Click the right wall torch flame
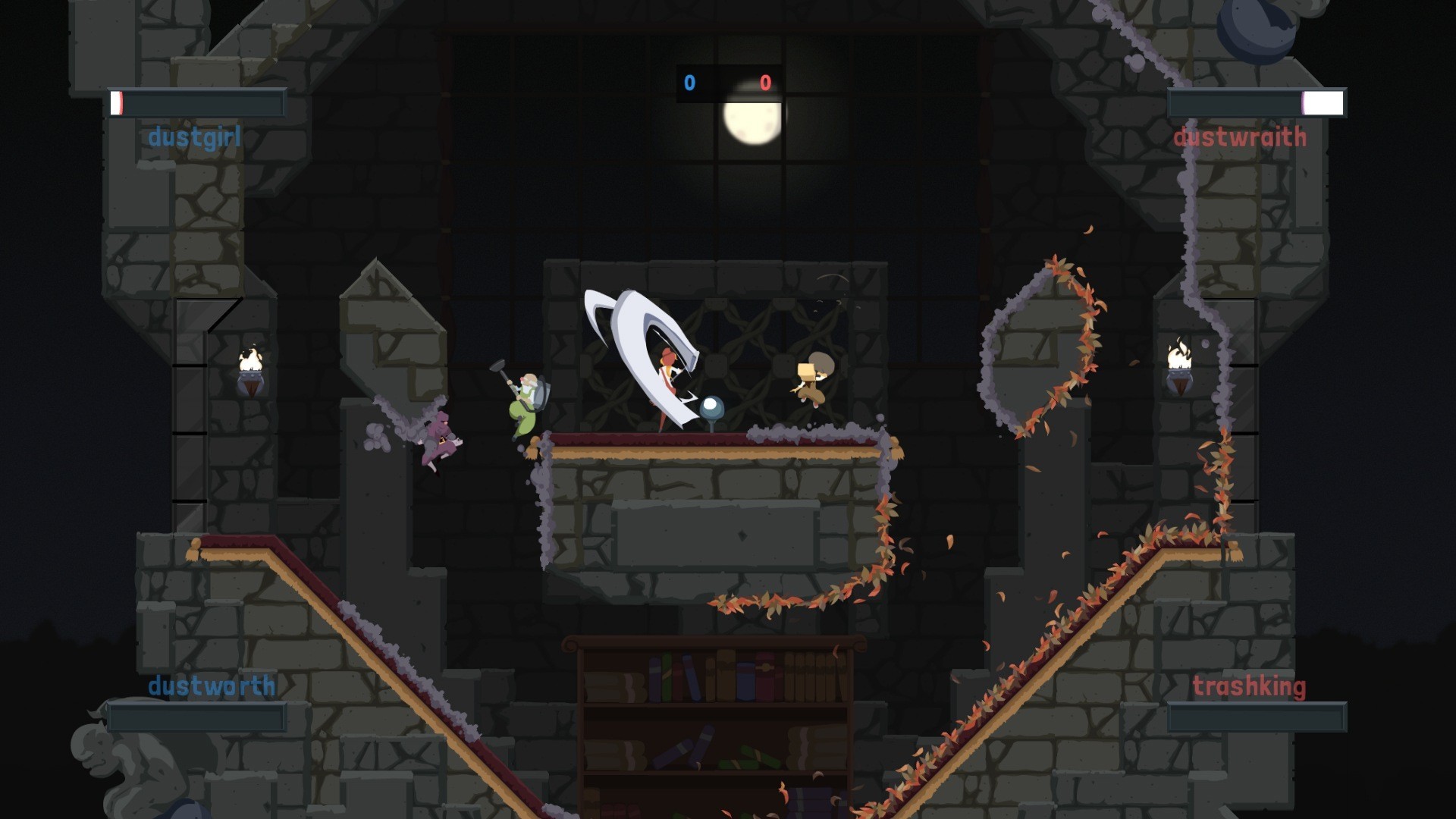Screen dimensions: 1456x819 1178,353
